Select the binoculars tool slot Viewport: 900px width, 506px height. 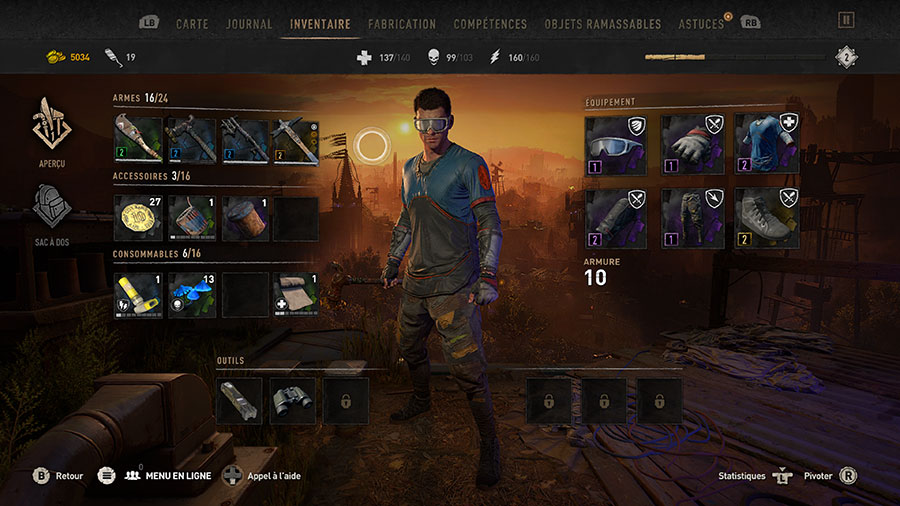(x=292, y=400)
